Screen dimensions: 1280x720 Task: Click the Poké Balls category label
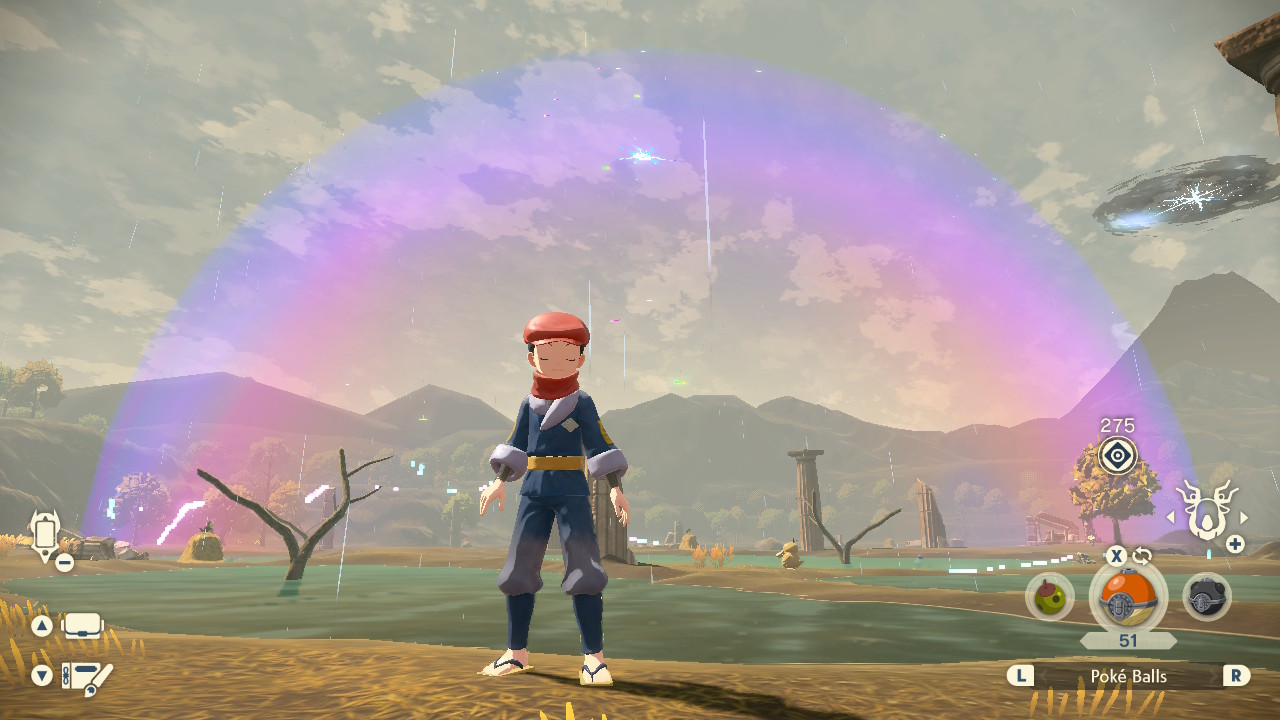1128,676
